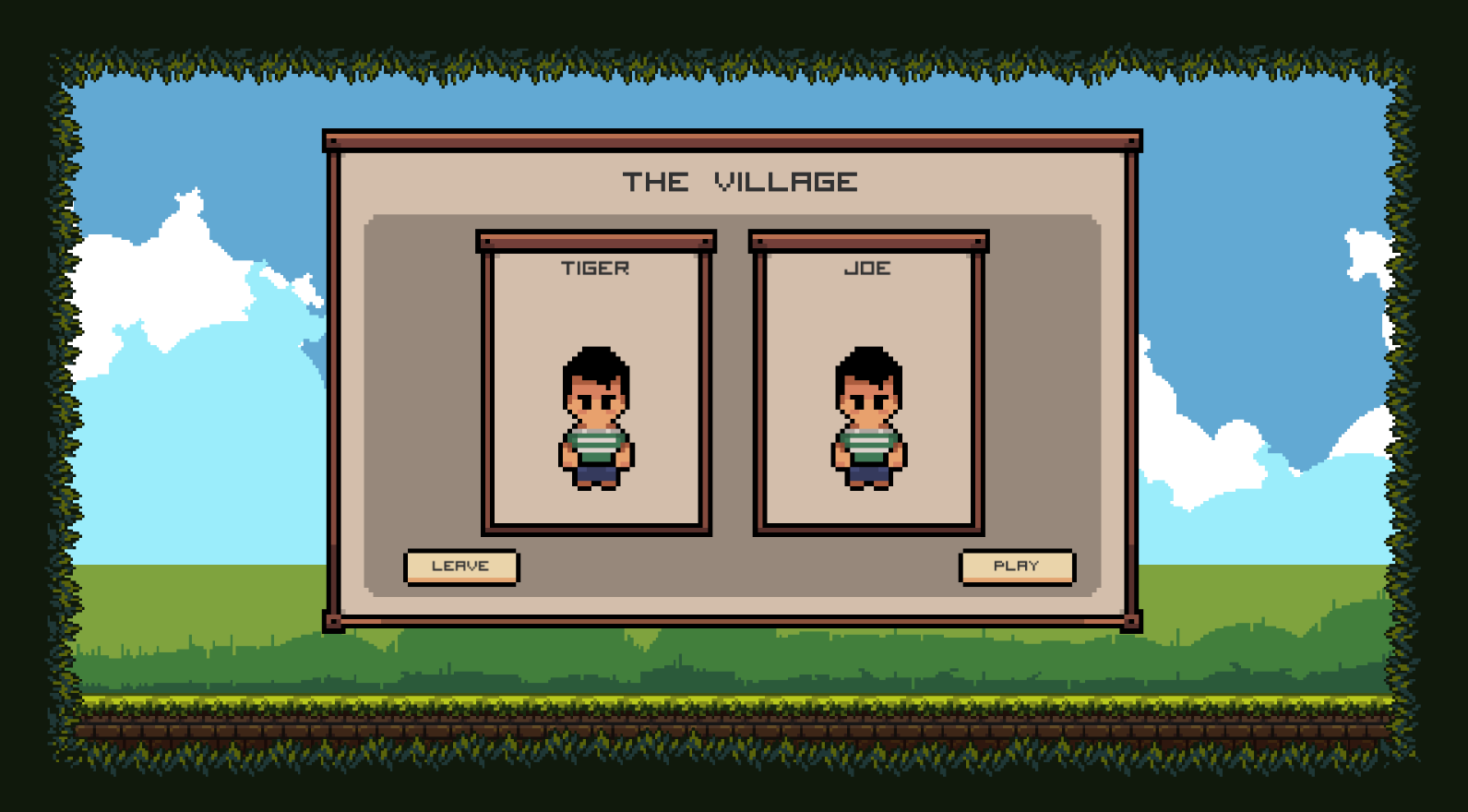Click the Tiger character portrait card
Screen dimensions: 1468x812
[596, 388]
